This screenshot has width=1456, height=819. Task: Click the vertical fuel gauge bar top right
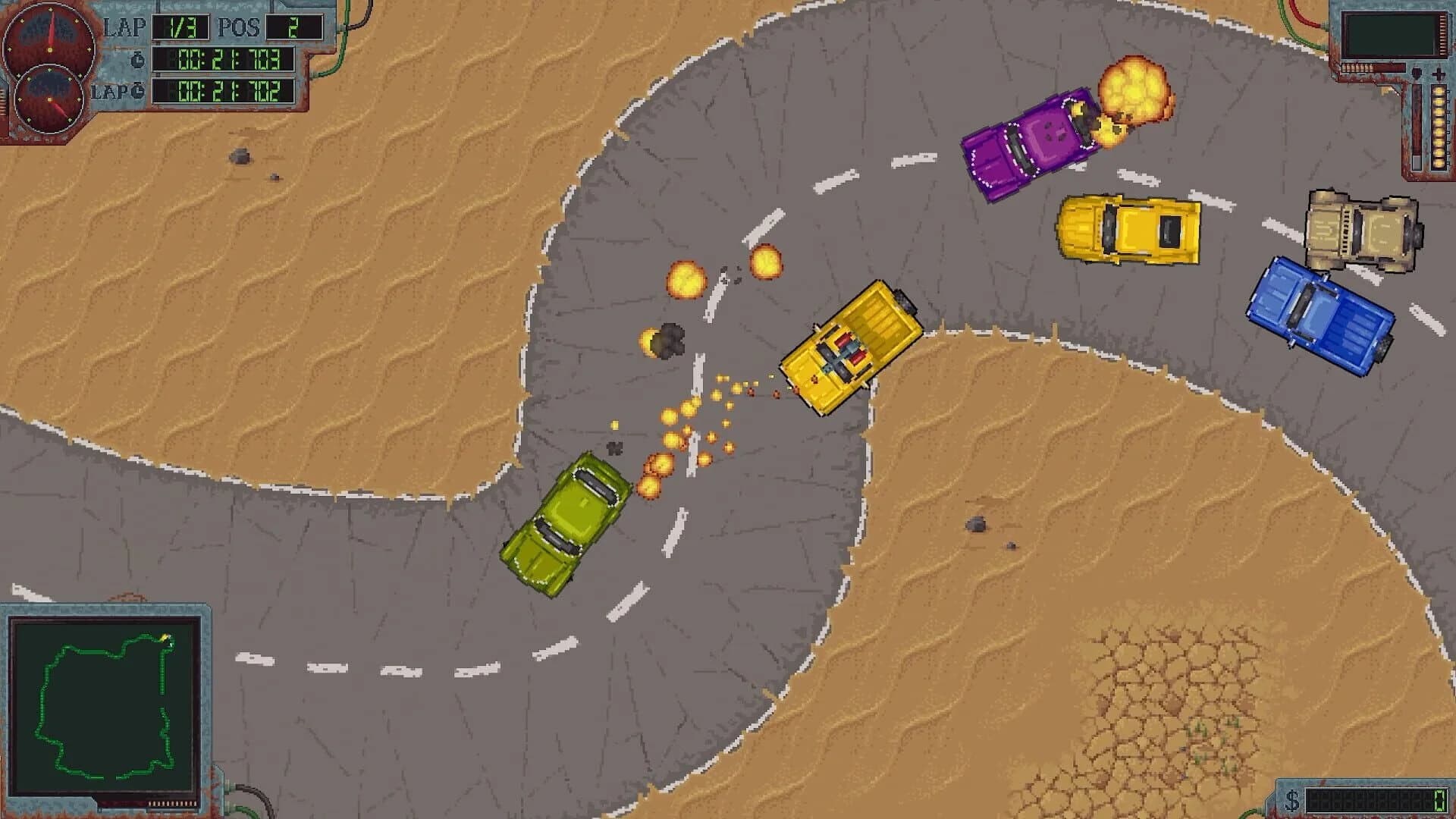click(1417, 125)
